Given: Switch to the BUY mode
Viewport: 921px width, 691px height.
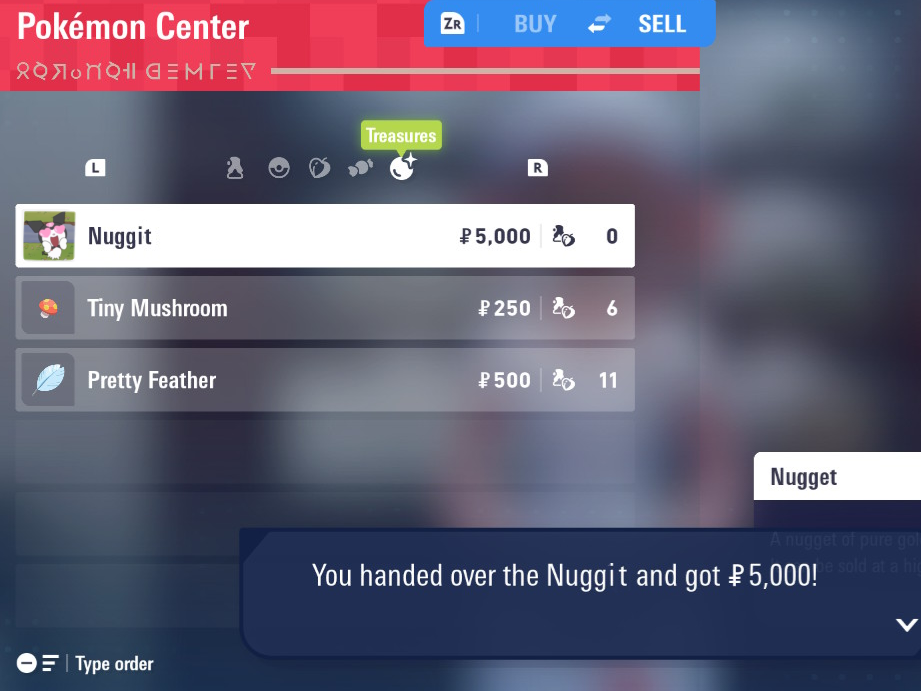Looking at the screenshot, I should (x=535, y=24).
